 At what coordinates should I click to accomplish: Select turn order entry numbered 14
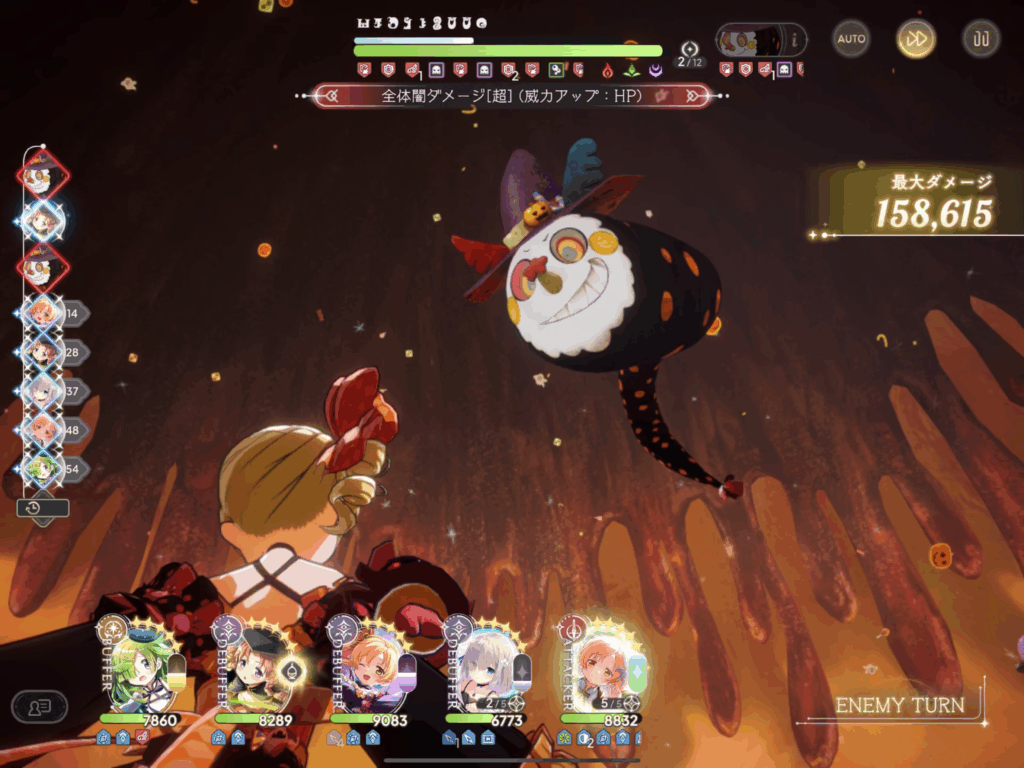[x=44, y=313]
